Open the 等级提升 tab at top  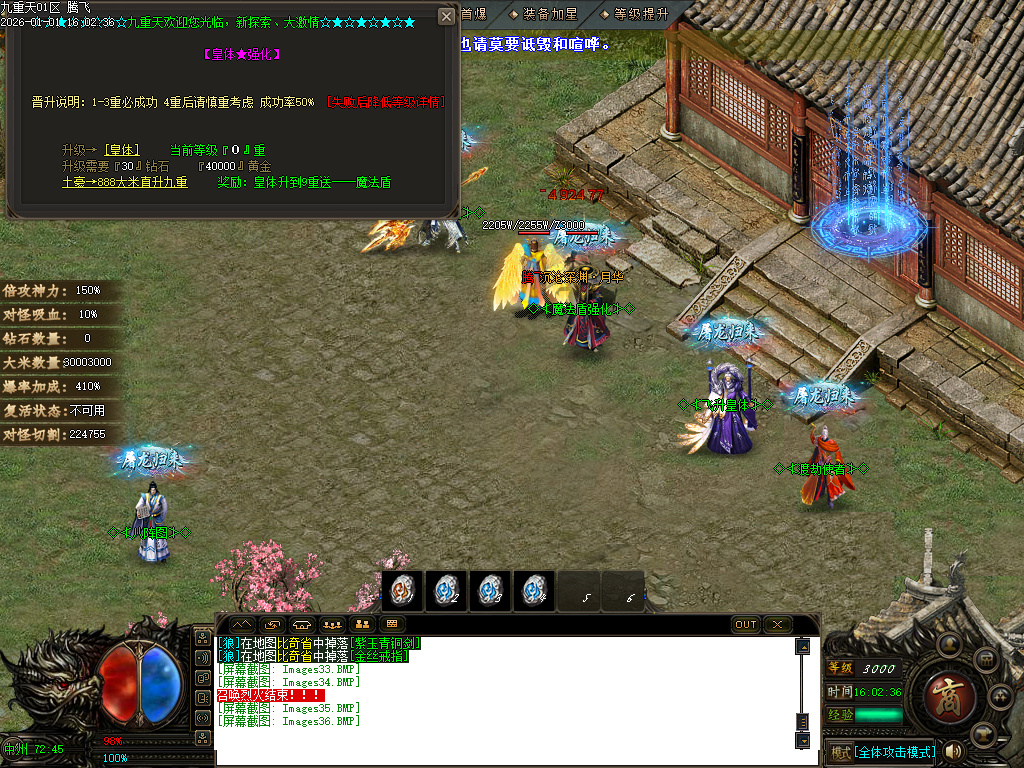coord(640,15)
